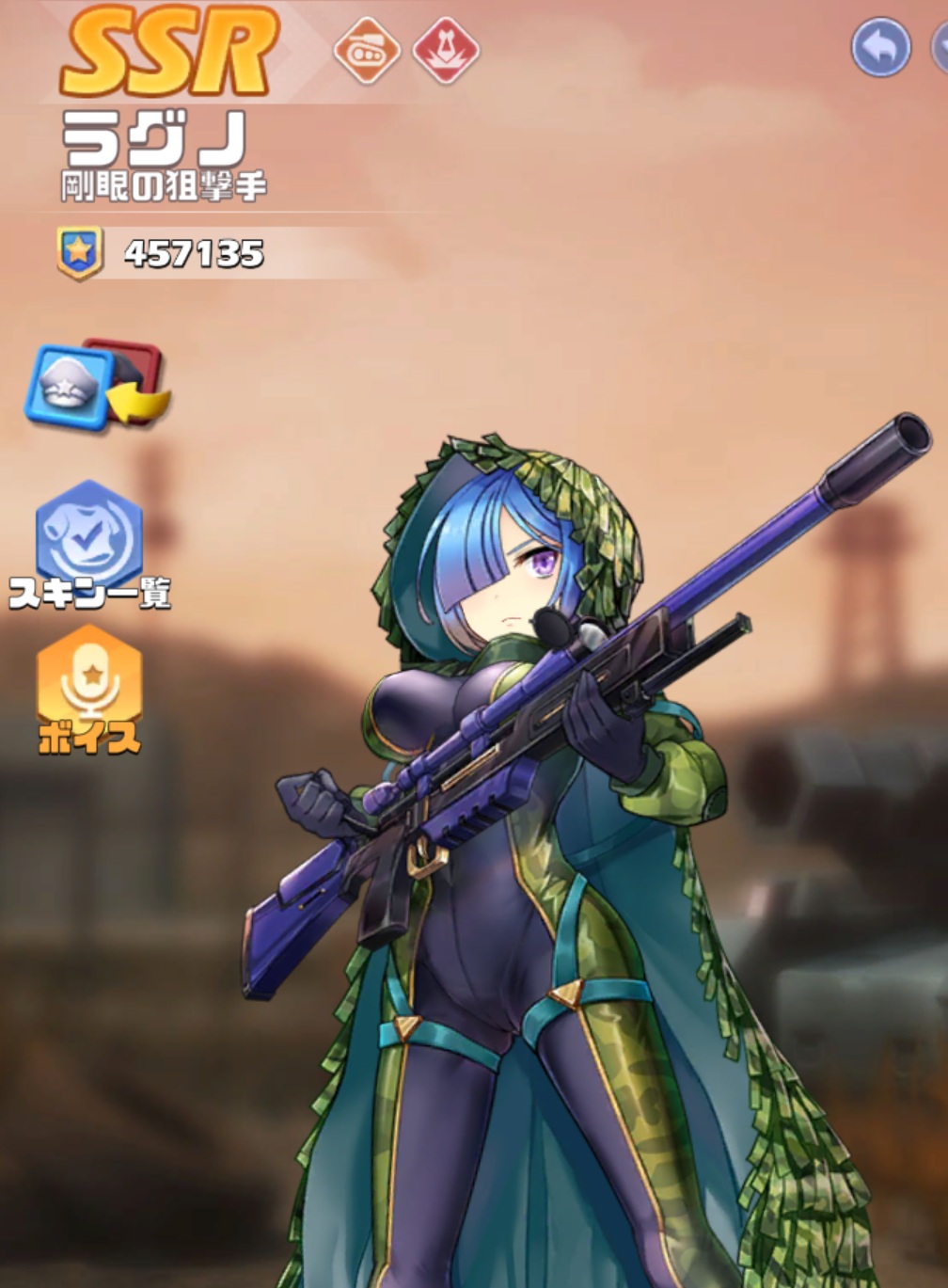948x1288 pixels.
Task: Tap the tank type diamond icon
Action: point(366,50)
